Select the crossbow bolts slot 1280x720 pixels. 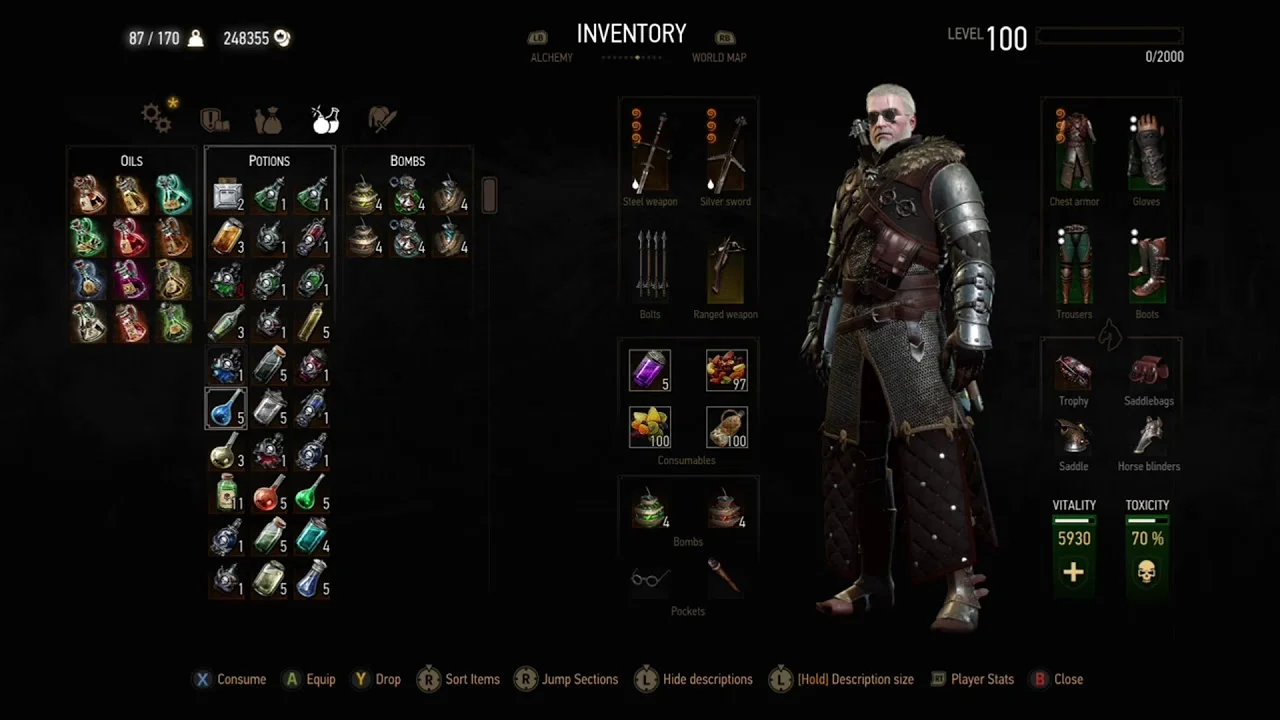(x=650, y=267)
